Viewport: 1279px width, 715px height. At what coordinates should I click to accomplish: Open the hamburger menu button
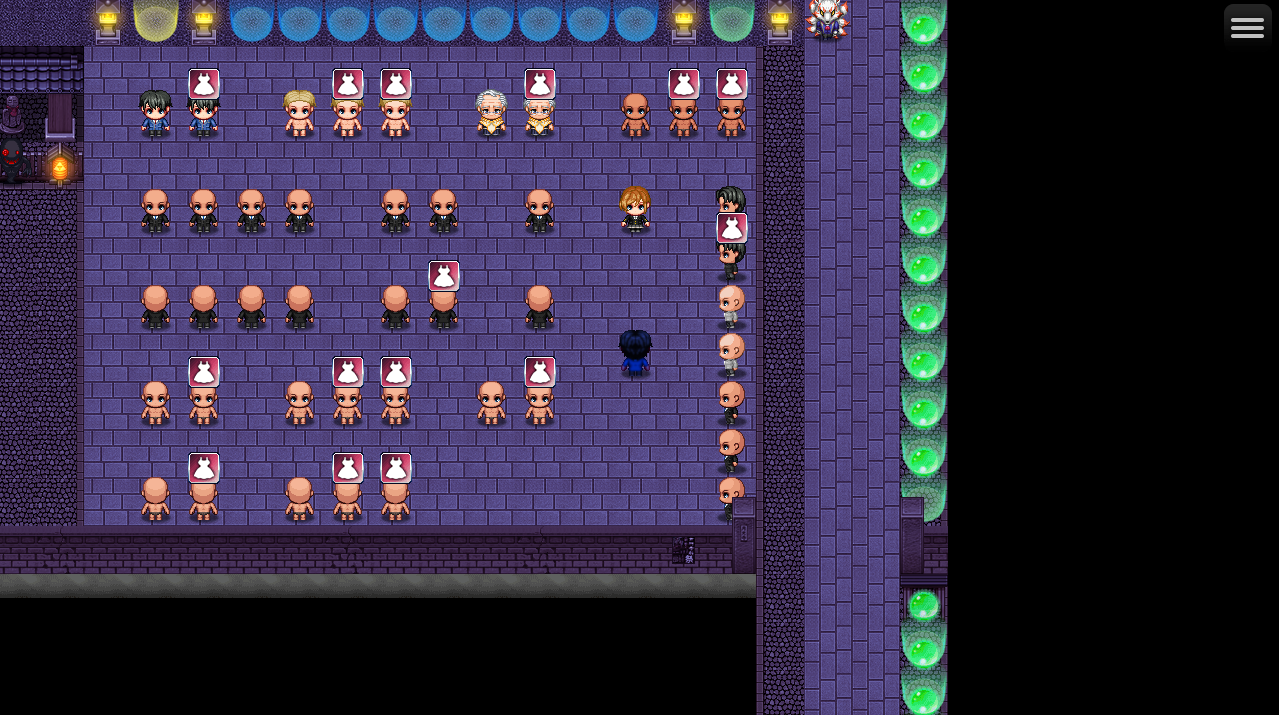point(1247,28)
